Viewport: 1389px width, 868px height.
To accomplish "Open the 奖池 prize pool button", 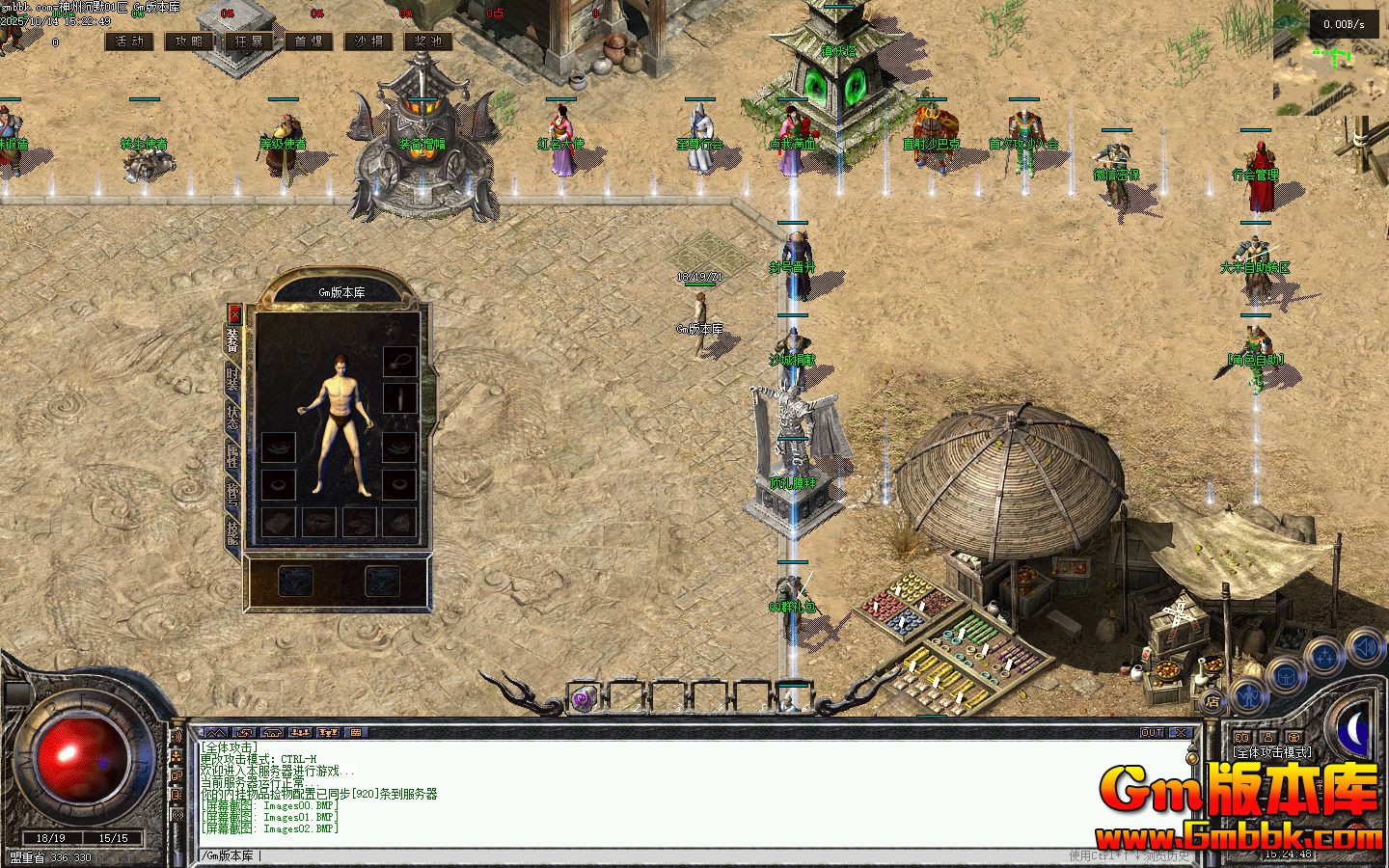I will click(x=428, y=41).
